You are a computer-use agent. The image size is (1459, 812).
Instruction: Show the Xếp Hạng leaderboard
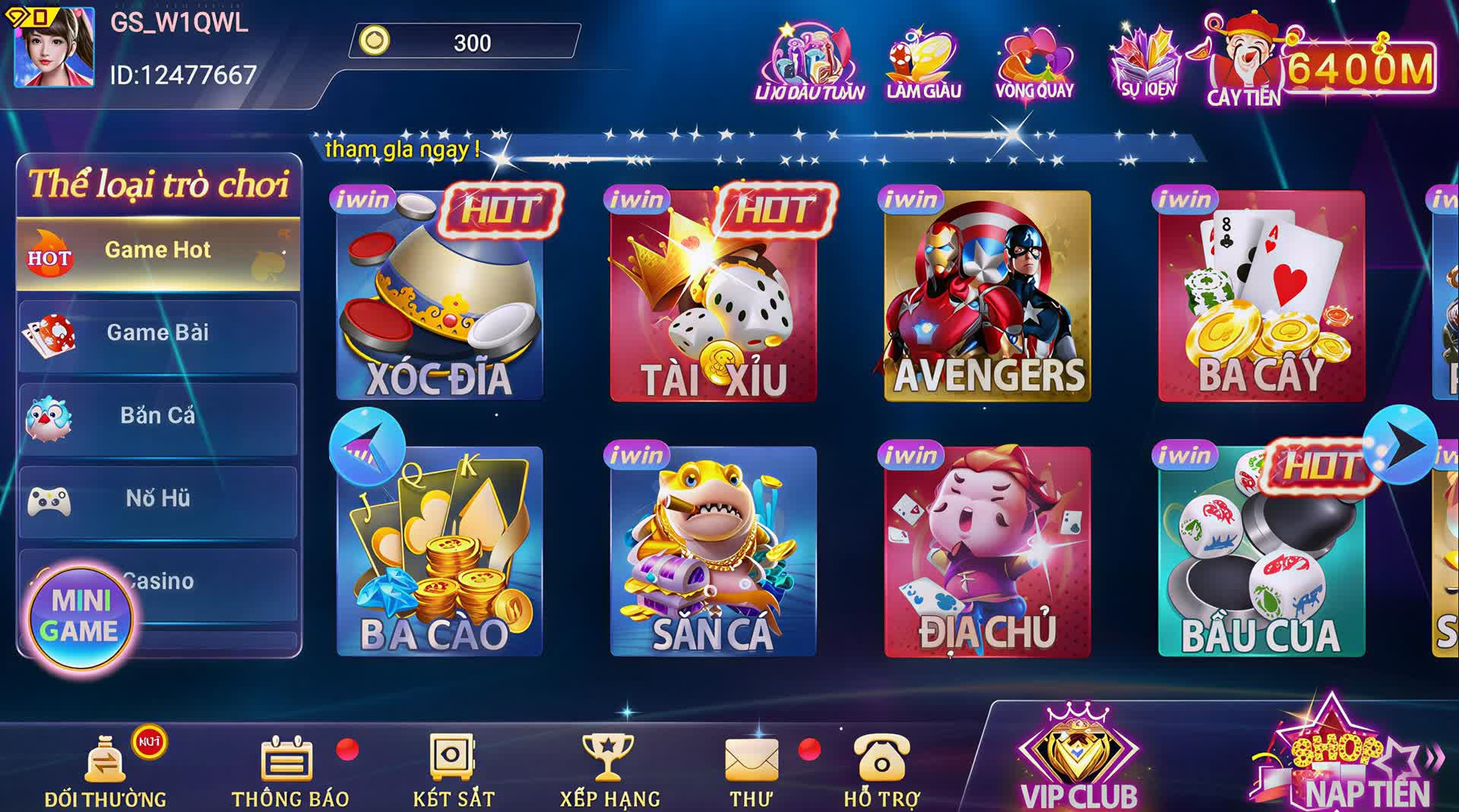[x=609, y=769]
